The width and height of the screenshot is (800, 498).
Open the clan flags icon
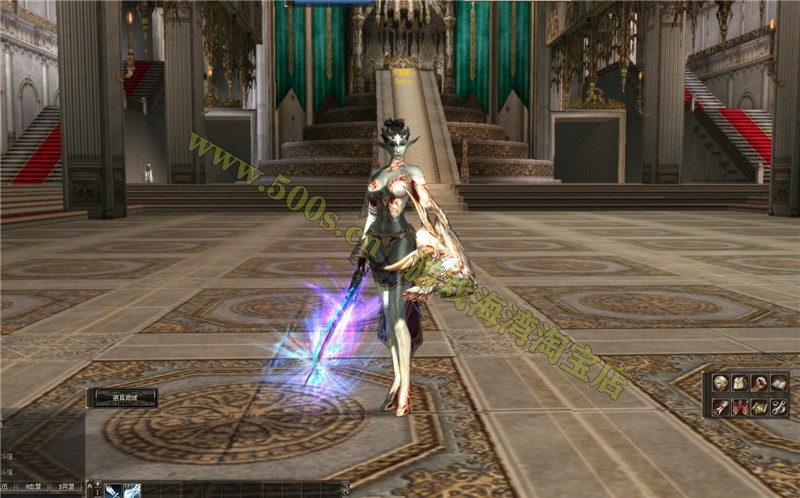[740, 407]
